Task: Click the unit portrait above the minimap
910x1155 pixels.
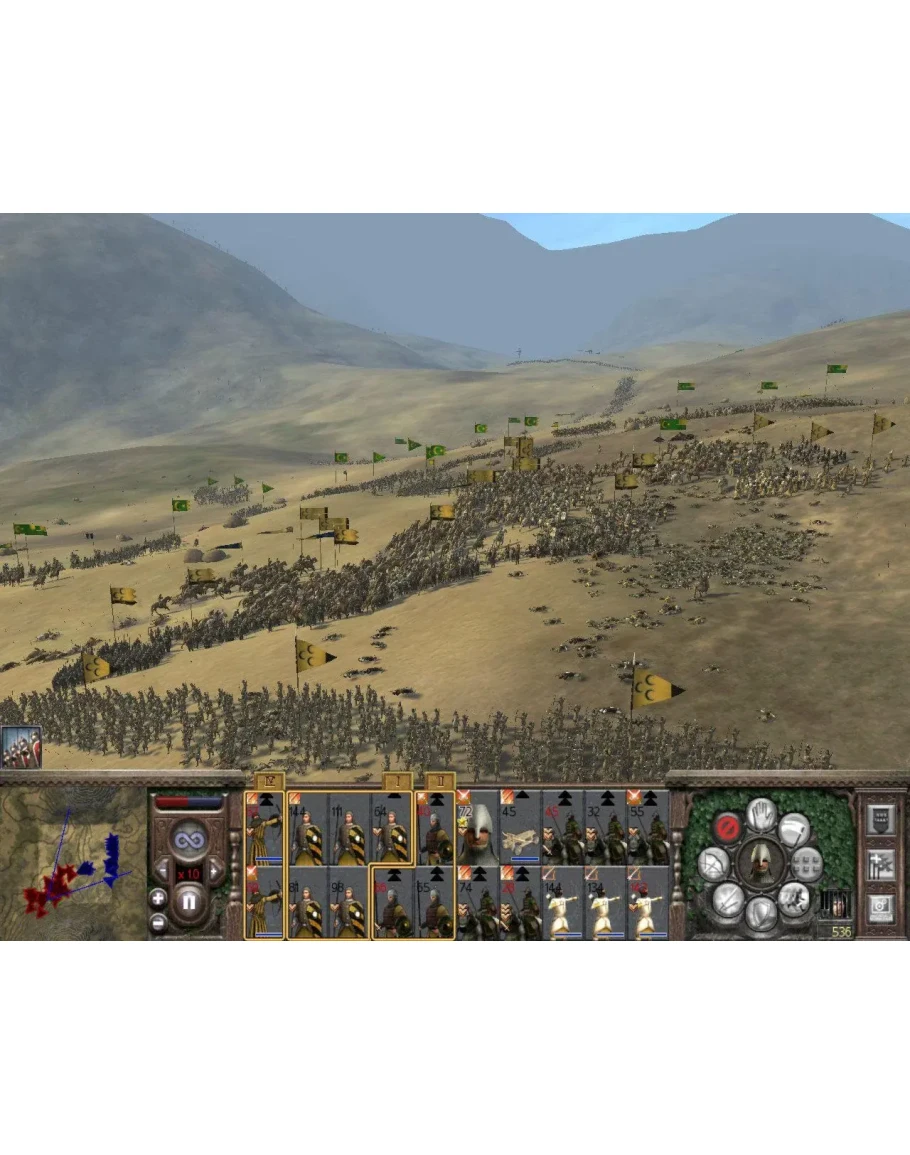Action: pyautogui.click(x=21, y=746)
